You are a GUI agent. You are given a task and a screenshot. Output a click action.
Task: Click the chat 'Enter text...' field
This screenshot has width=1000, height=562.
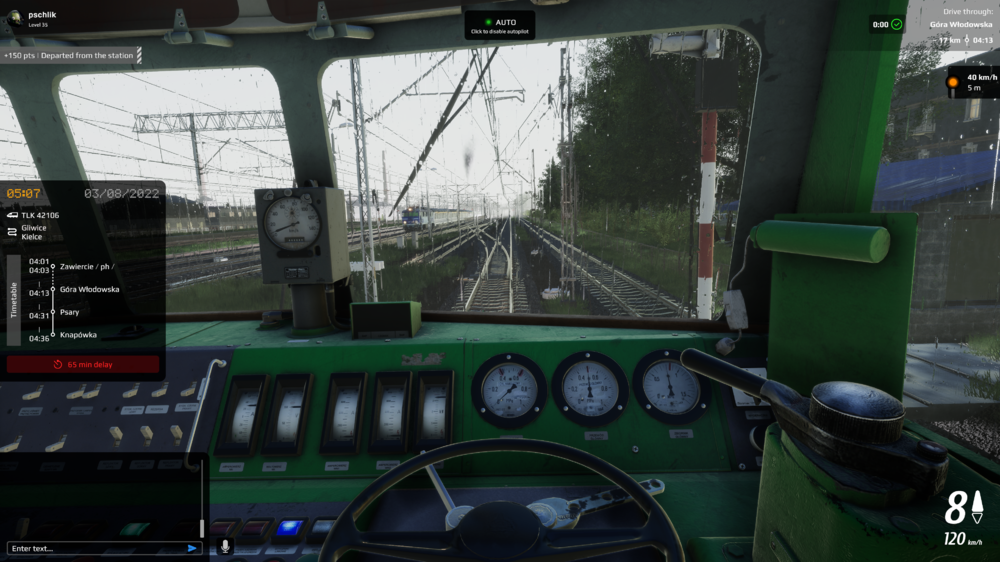click(x=95, y=548)
